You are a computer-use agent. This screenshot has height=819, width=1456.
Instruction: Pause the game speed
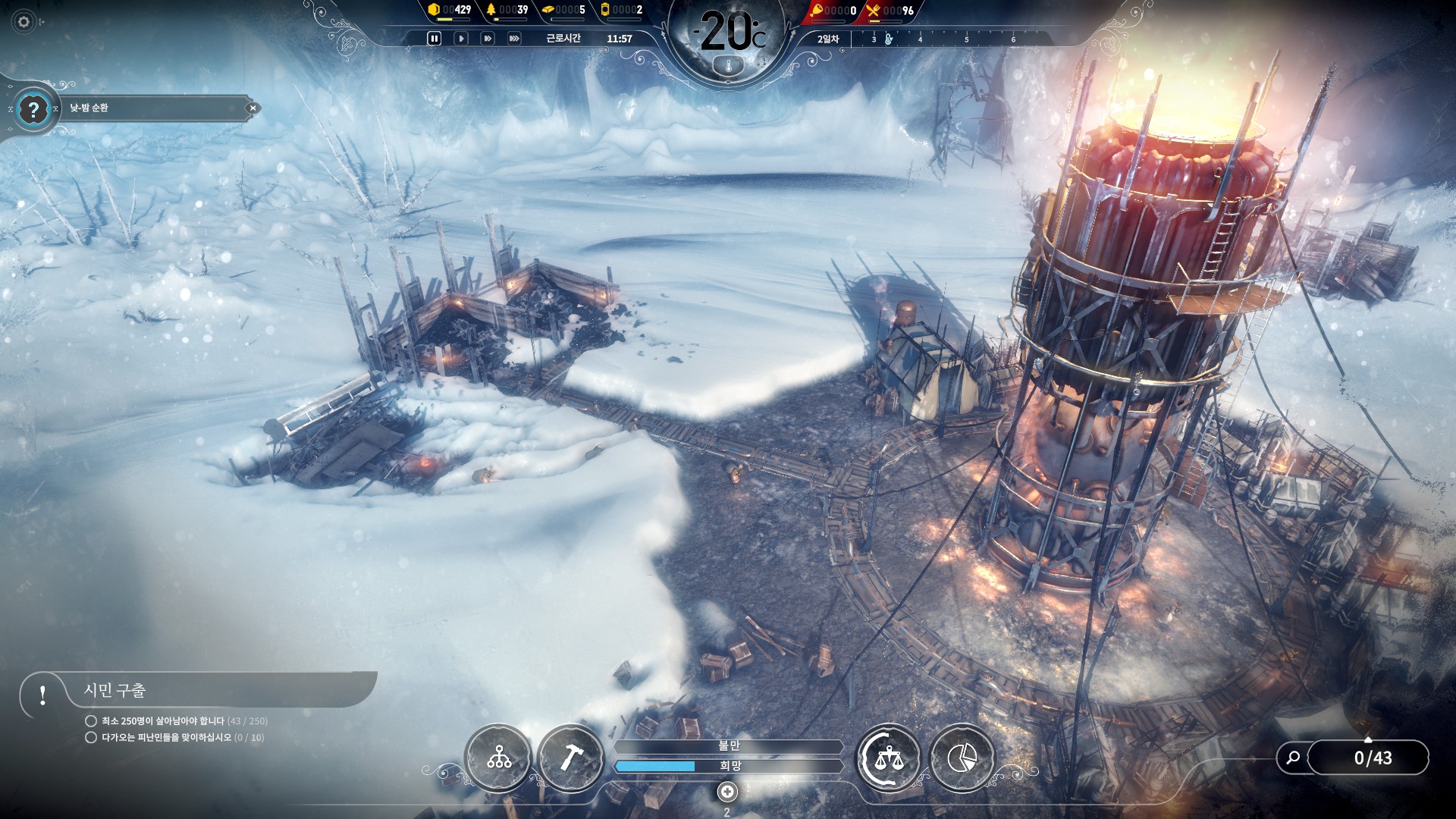click(434, 38)
